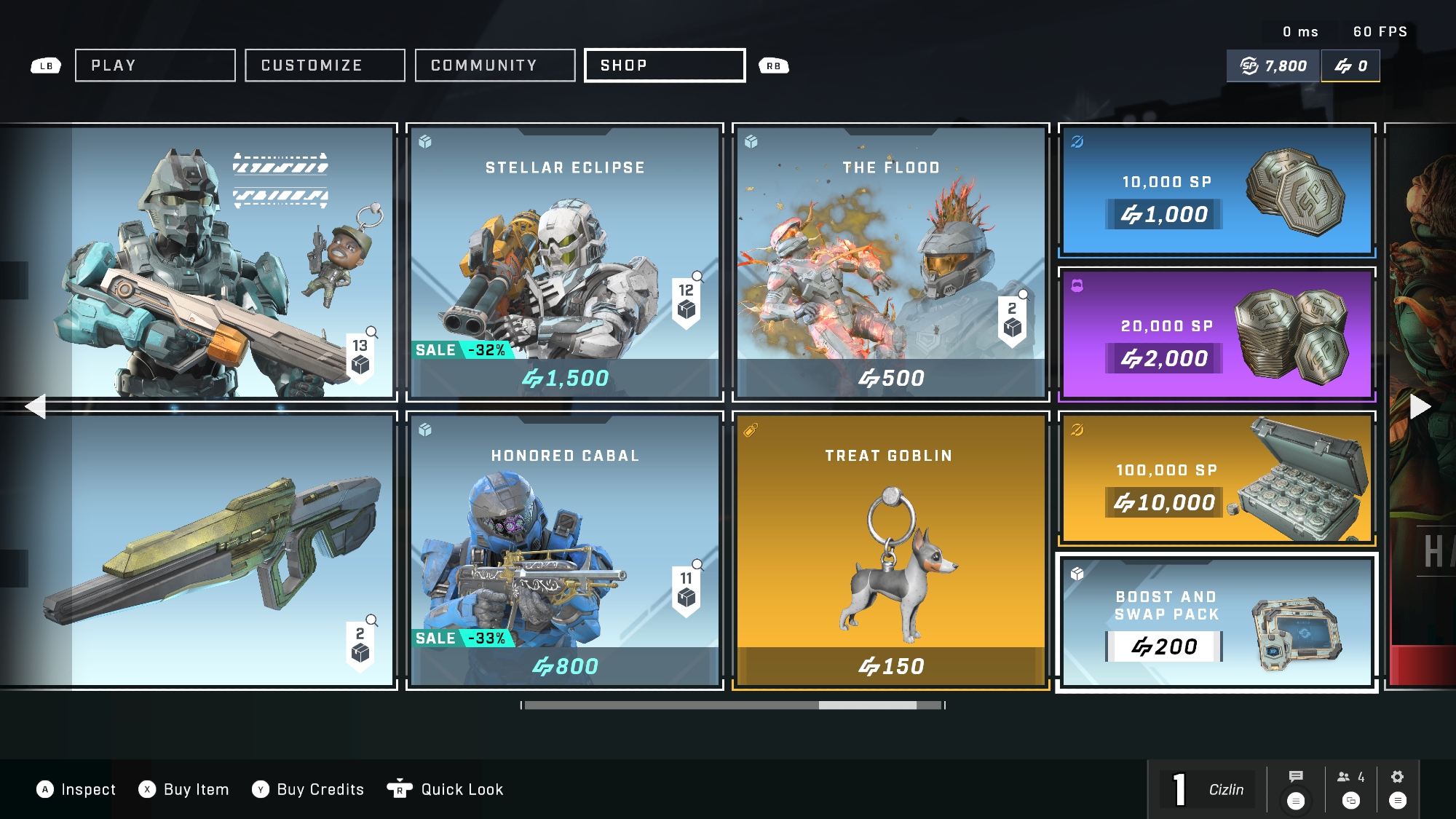Screen dimensions: 1456x819
Task: Open the teal armor and keychain bundle
Action: [x=218, y=262]
